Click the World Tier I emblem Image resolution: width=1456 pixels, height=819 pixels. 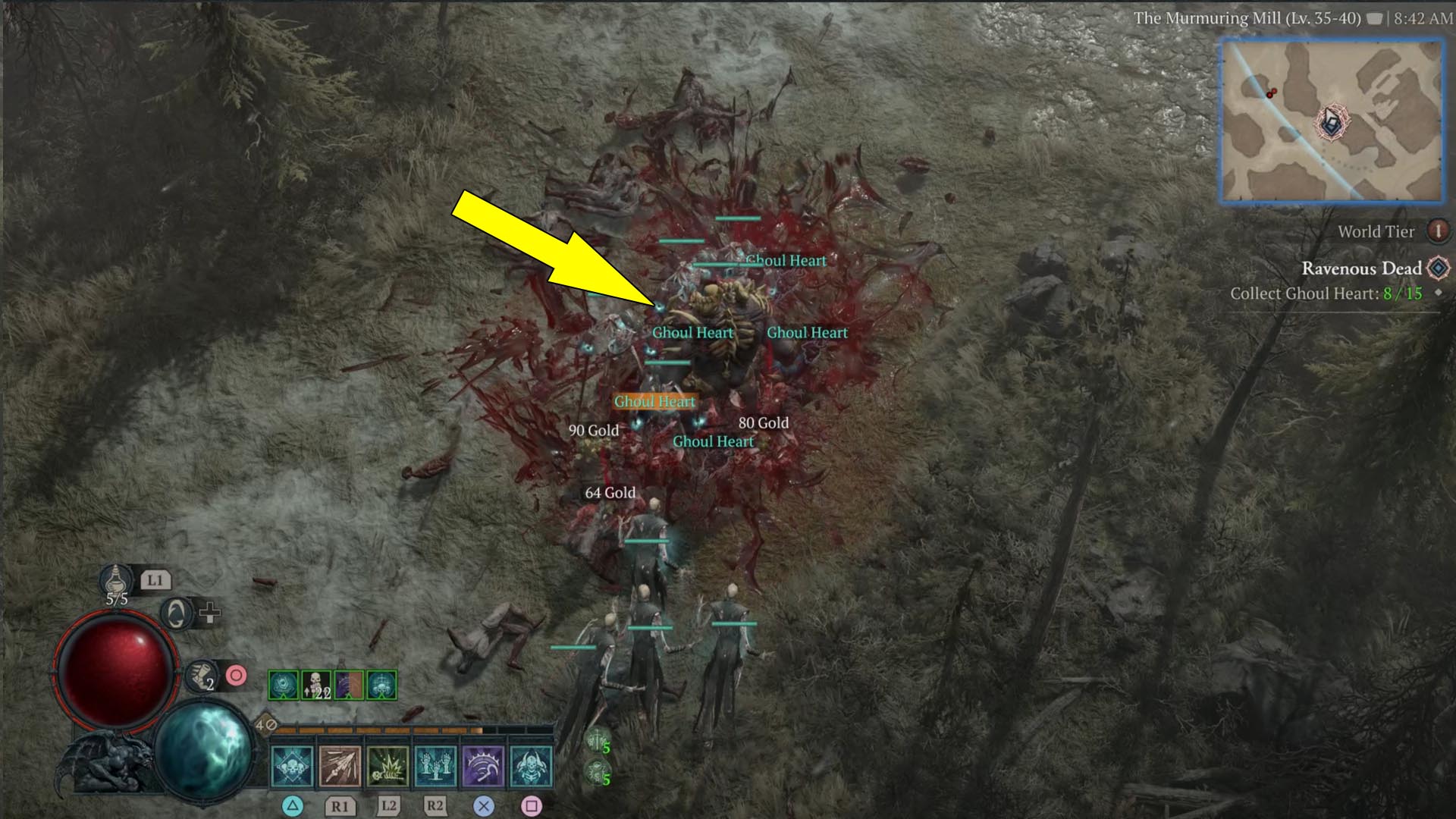[x=1439, y=231]
